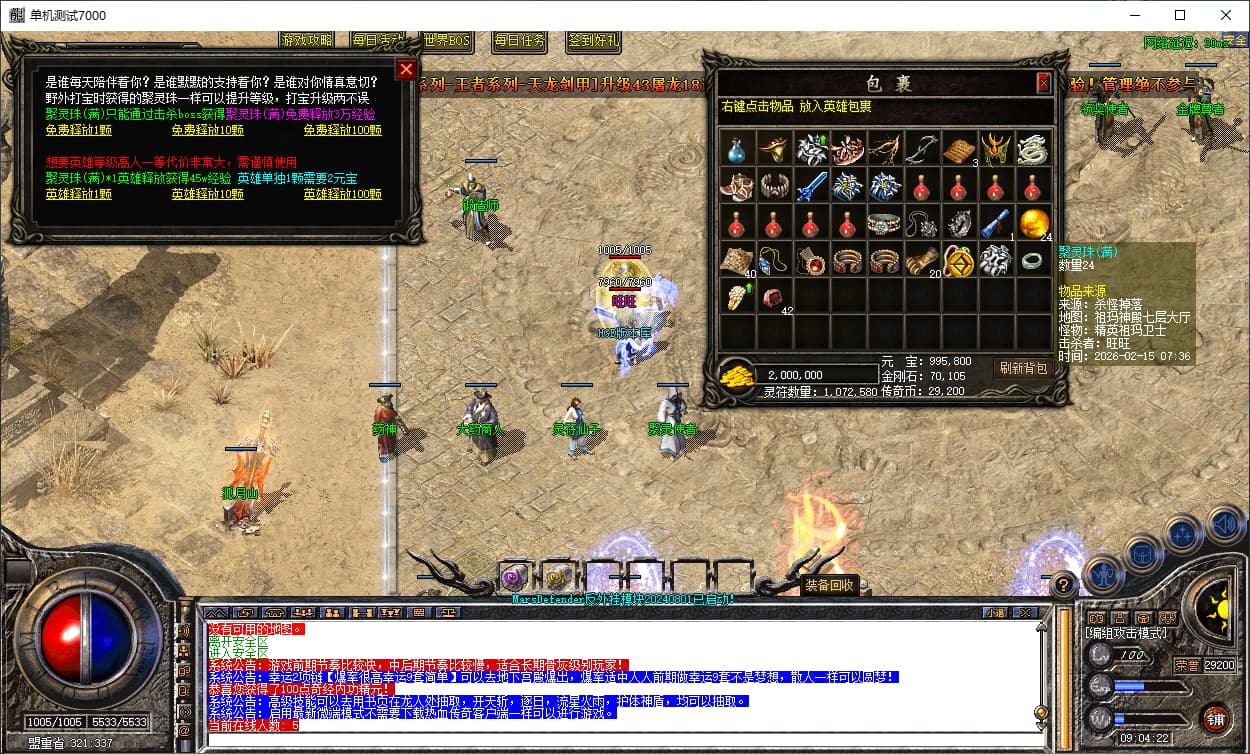
Task: Maximize the game window
Action: (x=1180, y=15)
